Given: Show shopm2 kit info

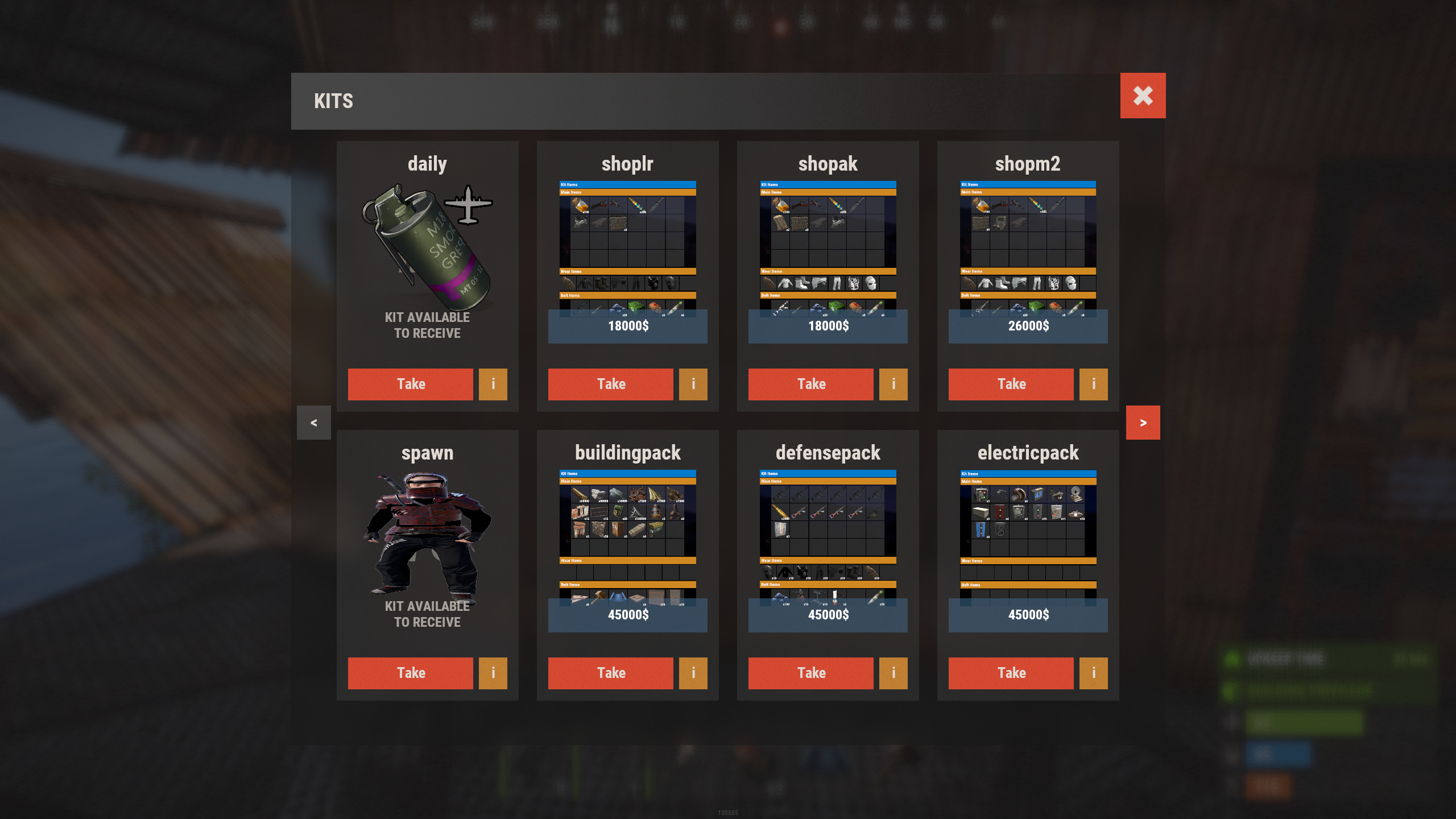Looking at the screenshot, I should pos(1093,384).
